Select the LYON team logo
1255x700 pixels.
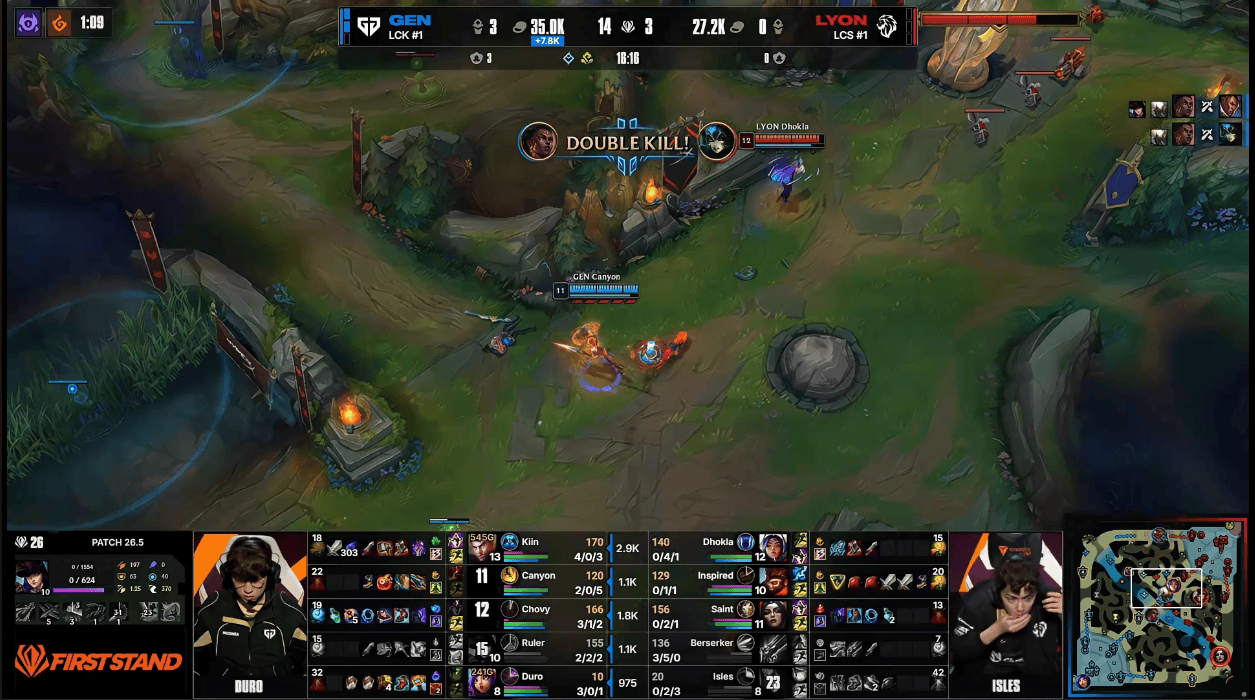tap(888, 25)
